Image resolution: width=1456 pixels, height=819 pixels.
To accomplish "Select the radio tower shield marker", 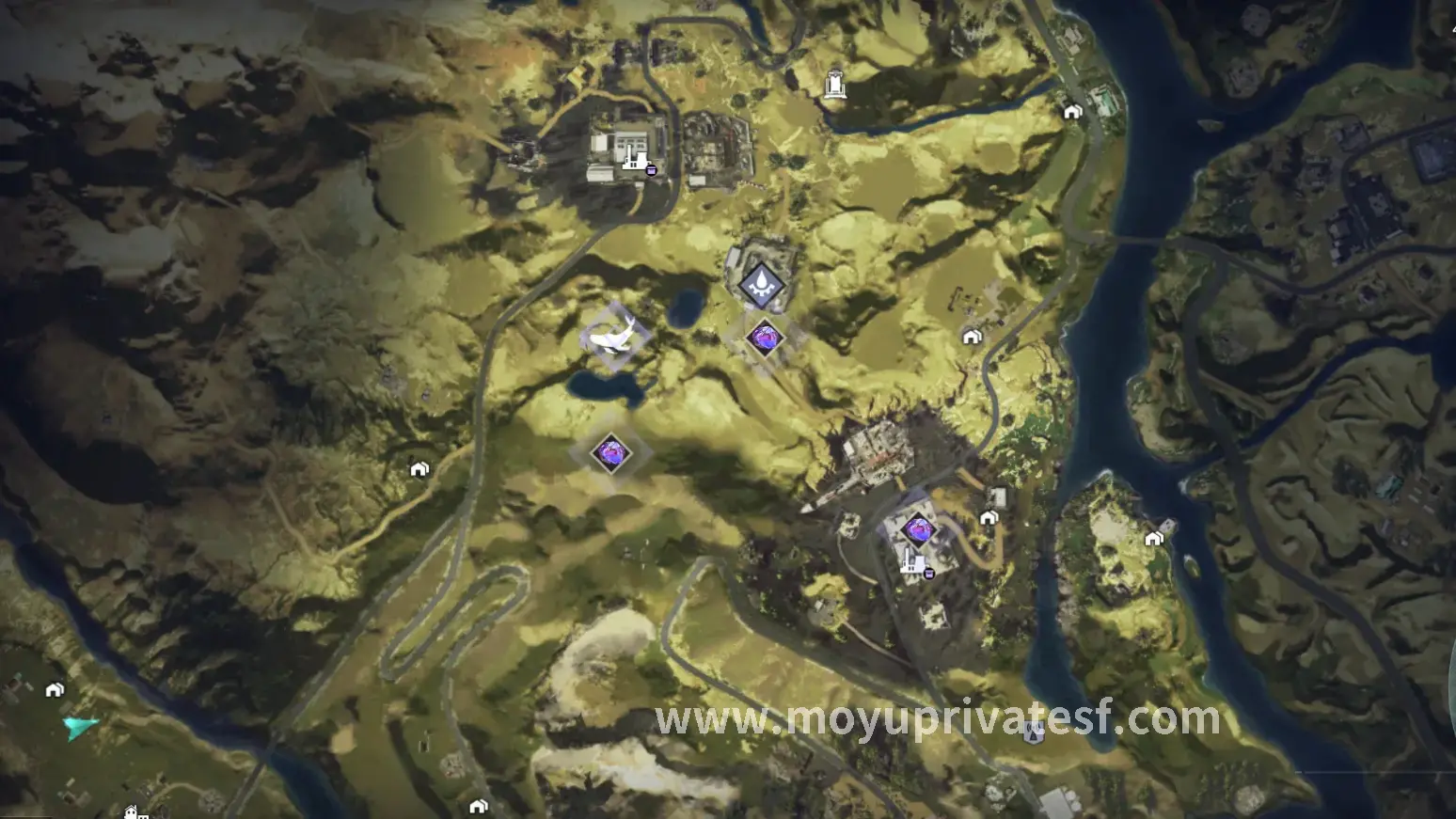I will 1034,732.
